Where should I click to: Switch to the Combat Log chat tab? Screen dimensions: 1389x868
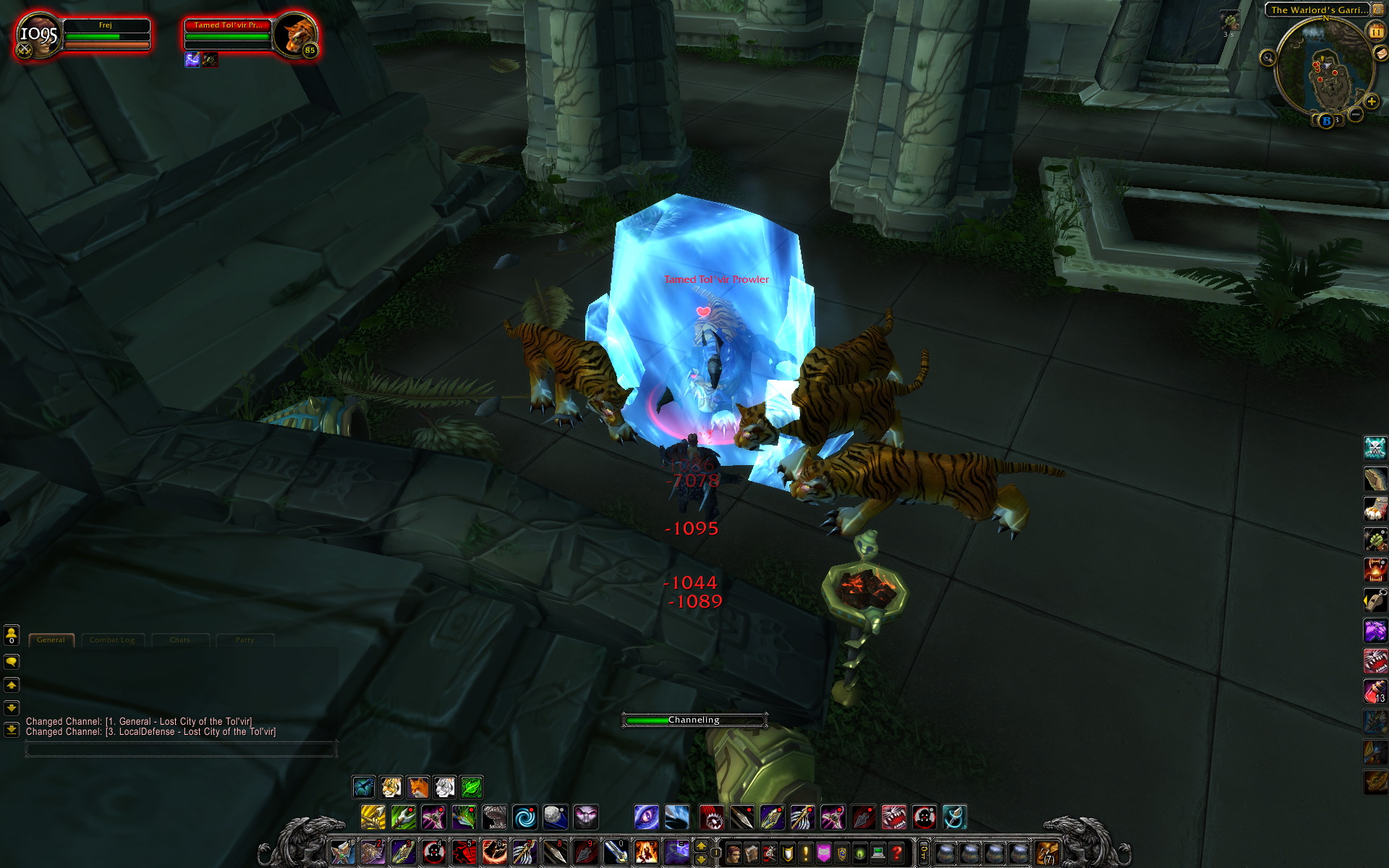click(x=112, y=640)
